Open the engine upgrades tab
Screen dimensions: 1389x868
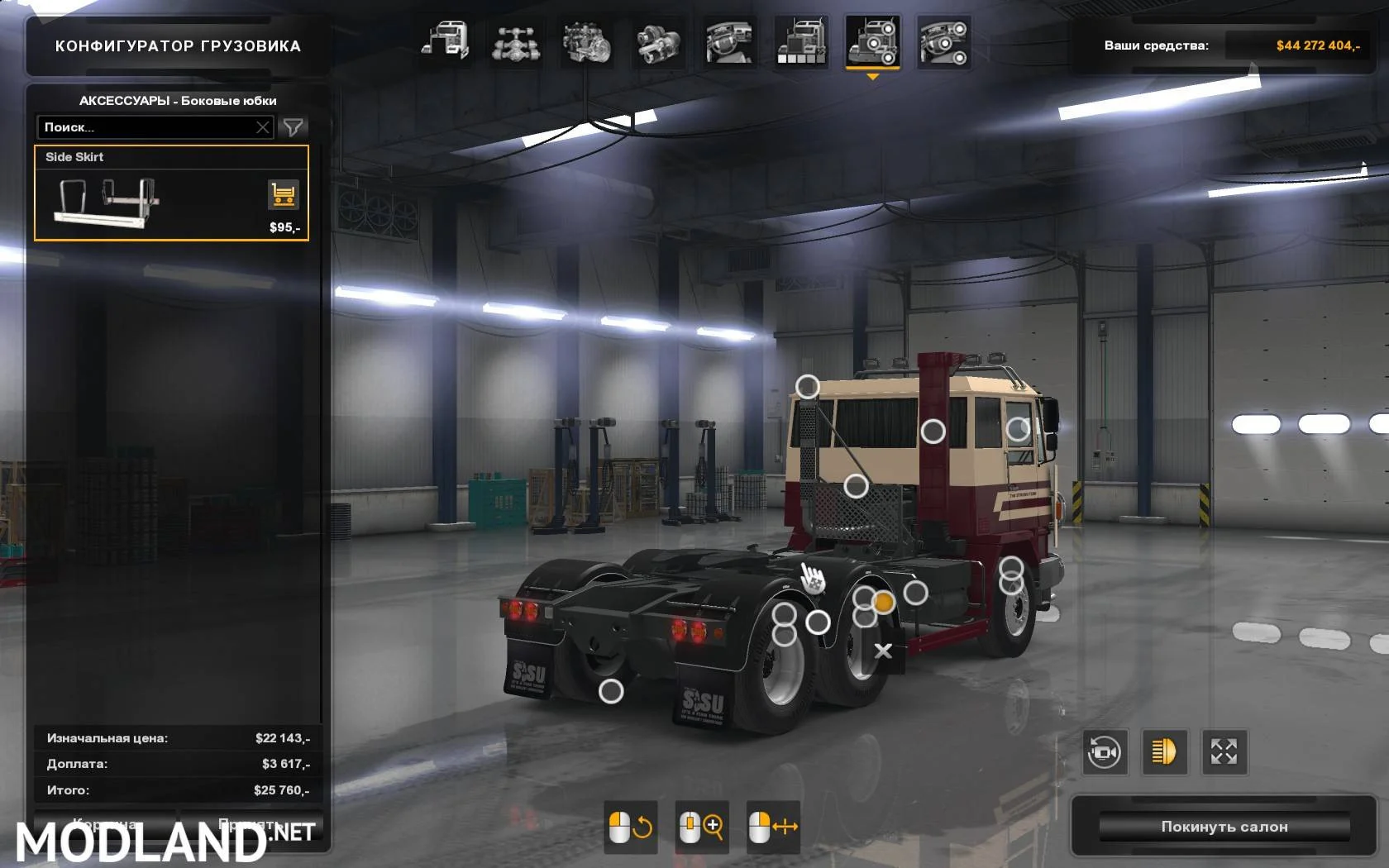(x=587, y=41)
